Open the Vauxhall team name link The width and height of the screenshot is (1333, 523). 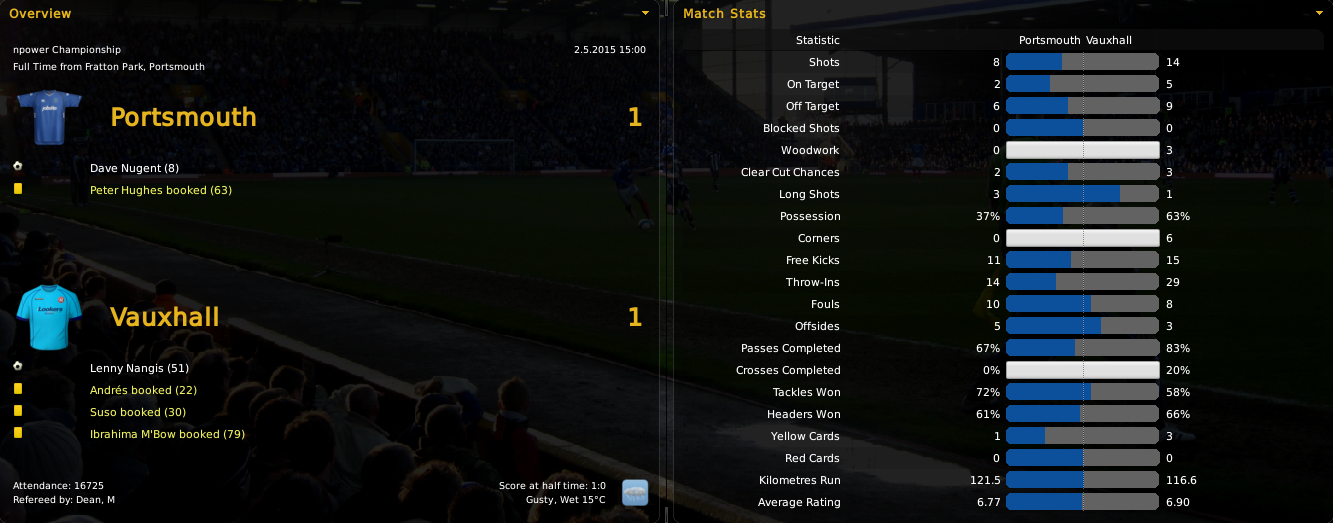coord(164,318)
